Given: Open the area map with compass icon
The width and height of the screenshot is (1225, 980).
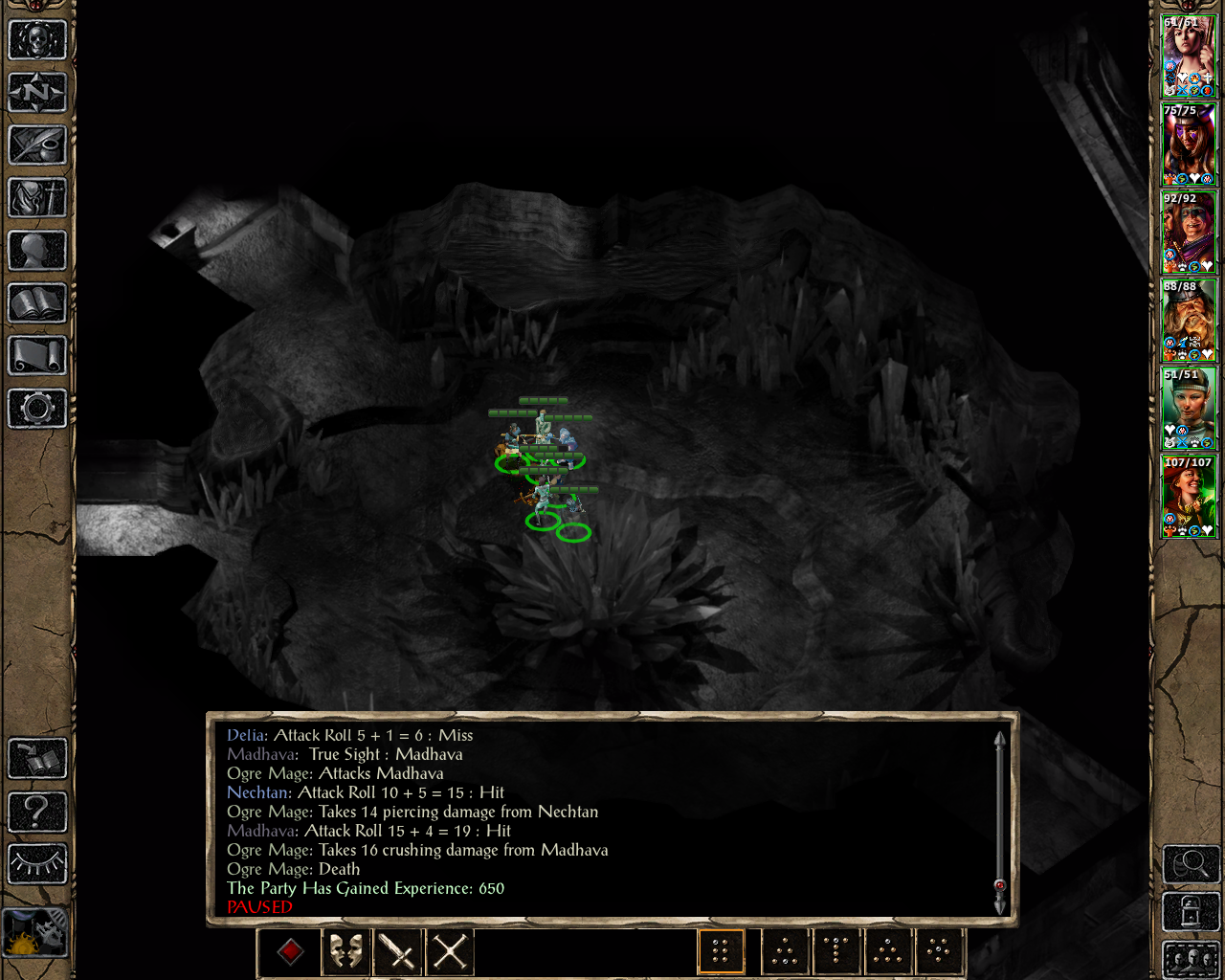Looking at the screenshot, I should [x=37, y=93].
